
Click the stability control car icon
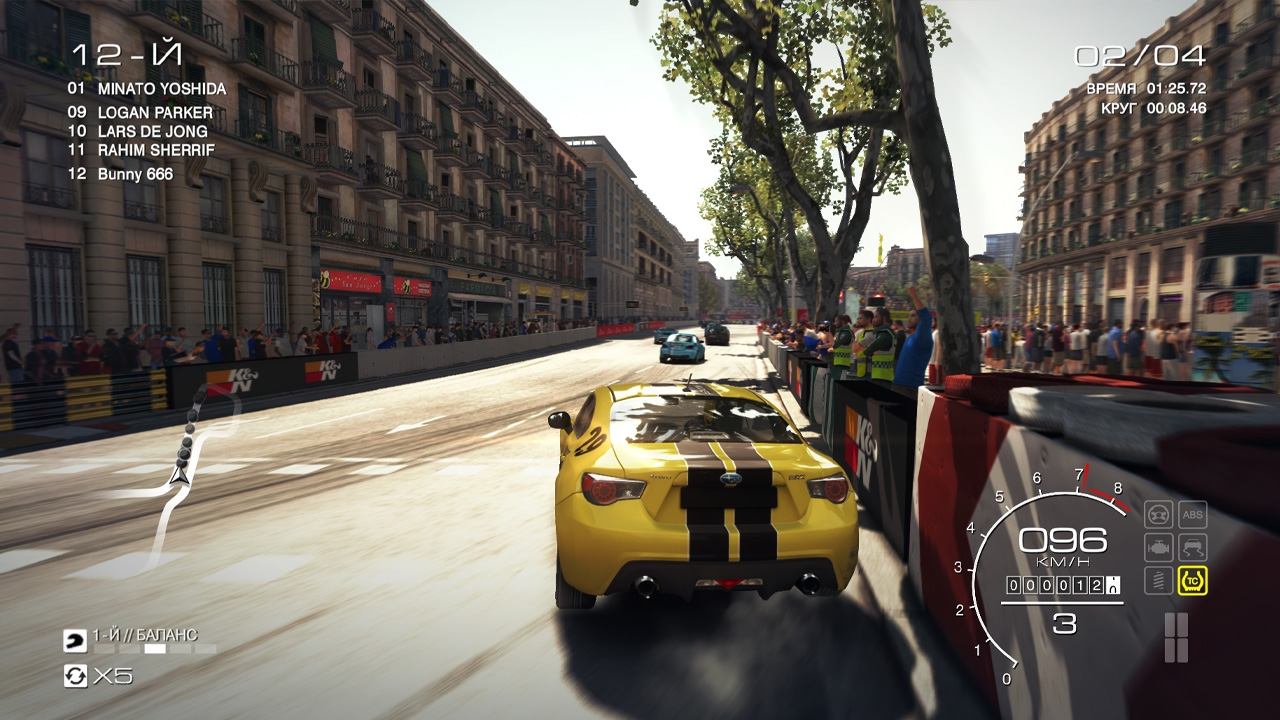click(x=1193, y=545)
